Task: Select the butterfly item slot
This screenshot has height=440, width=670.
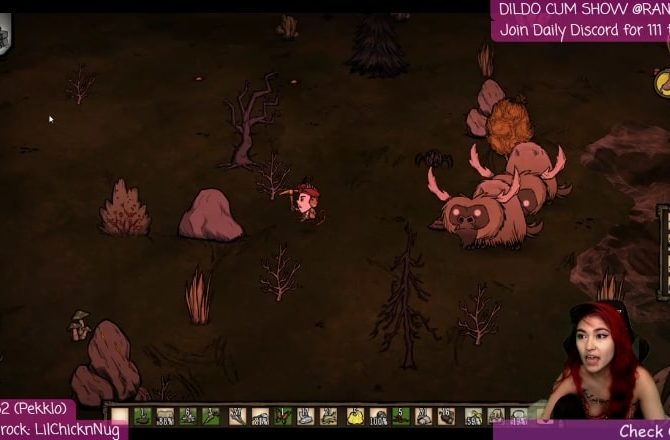Action: [x=282, y=415]
